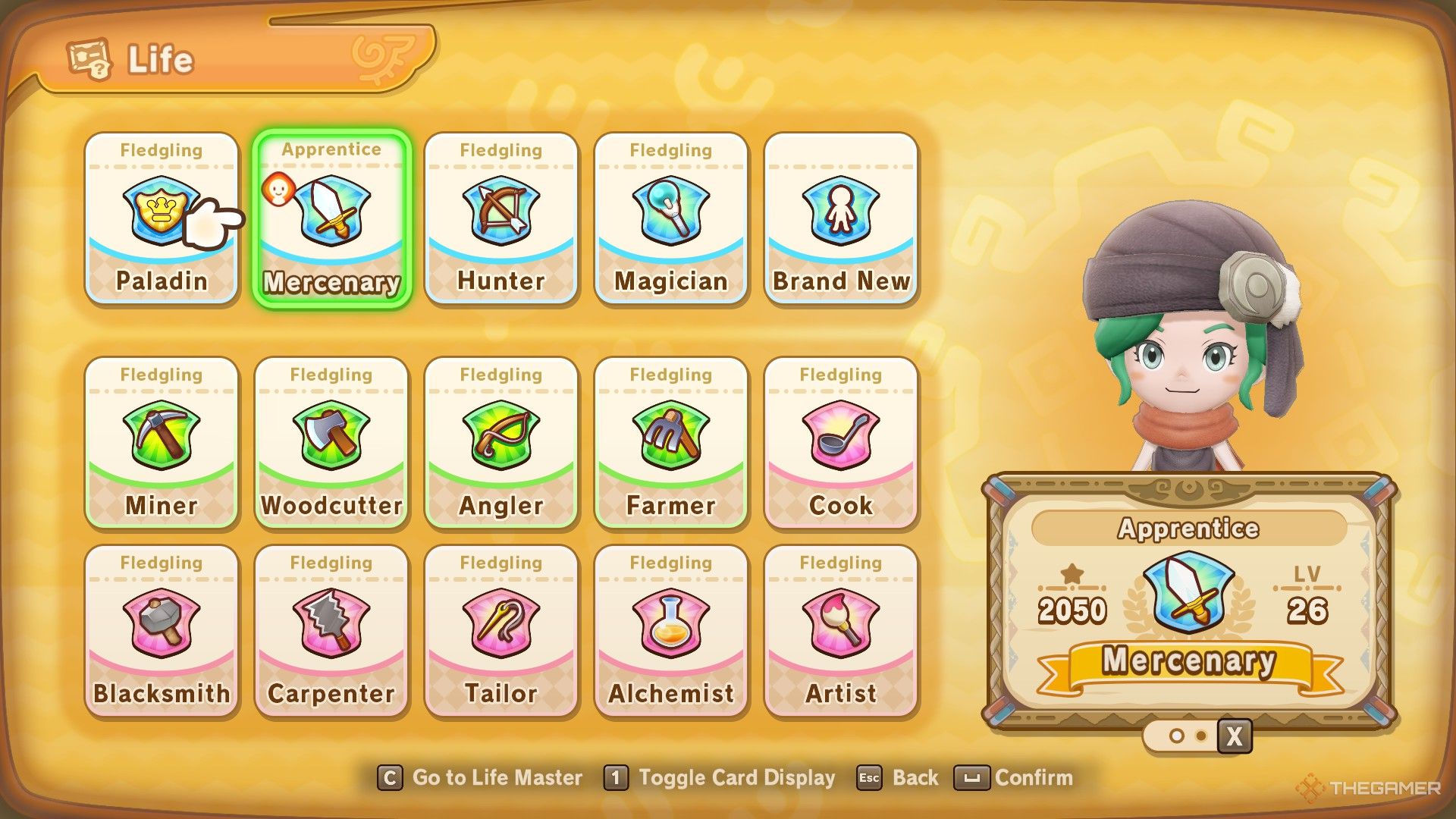Activate Toggle Card Display
This screenshot has height=819, width=1456.
click(x=720, y=778)
